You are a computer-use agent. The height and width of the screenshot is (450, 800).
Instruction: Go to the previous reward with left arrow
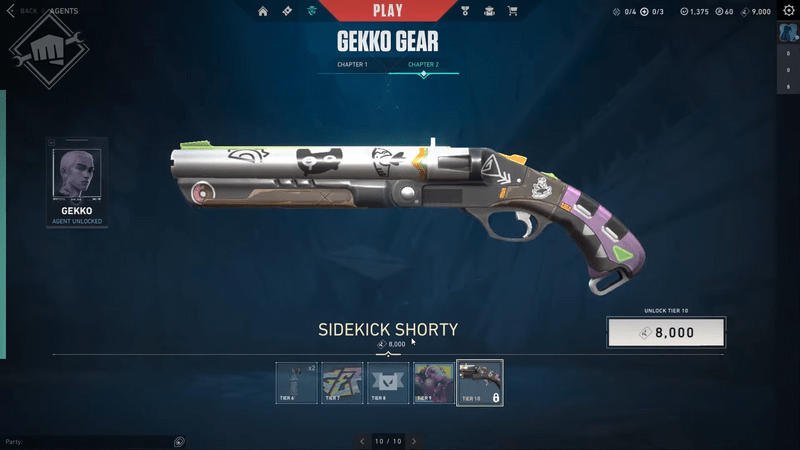[363, 441]
